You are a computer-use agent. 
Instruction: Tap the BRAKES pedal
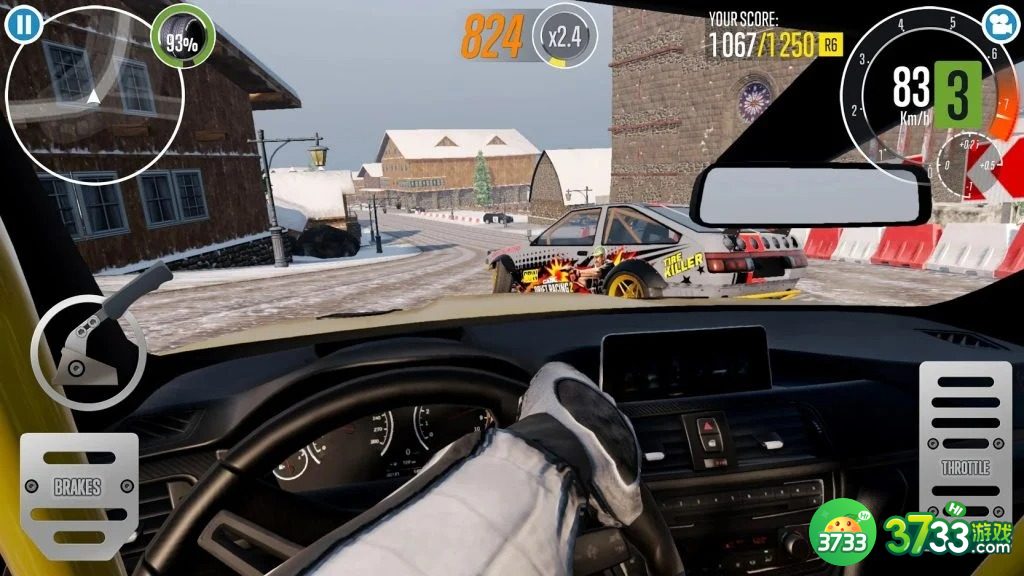[x=78, y=489]
